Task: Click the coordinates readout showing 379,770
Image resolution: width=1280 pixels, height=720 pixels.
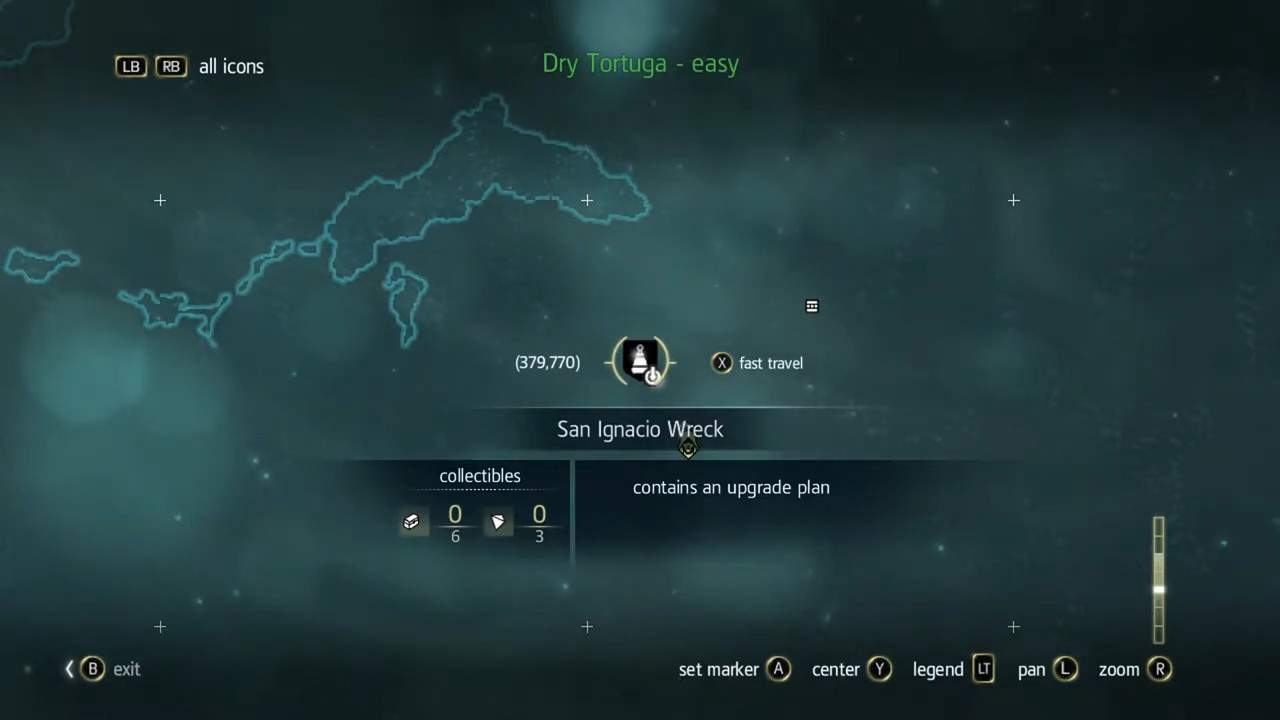Action: pyautogui.click(x=547, y=362)
